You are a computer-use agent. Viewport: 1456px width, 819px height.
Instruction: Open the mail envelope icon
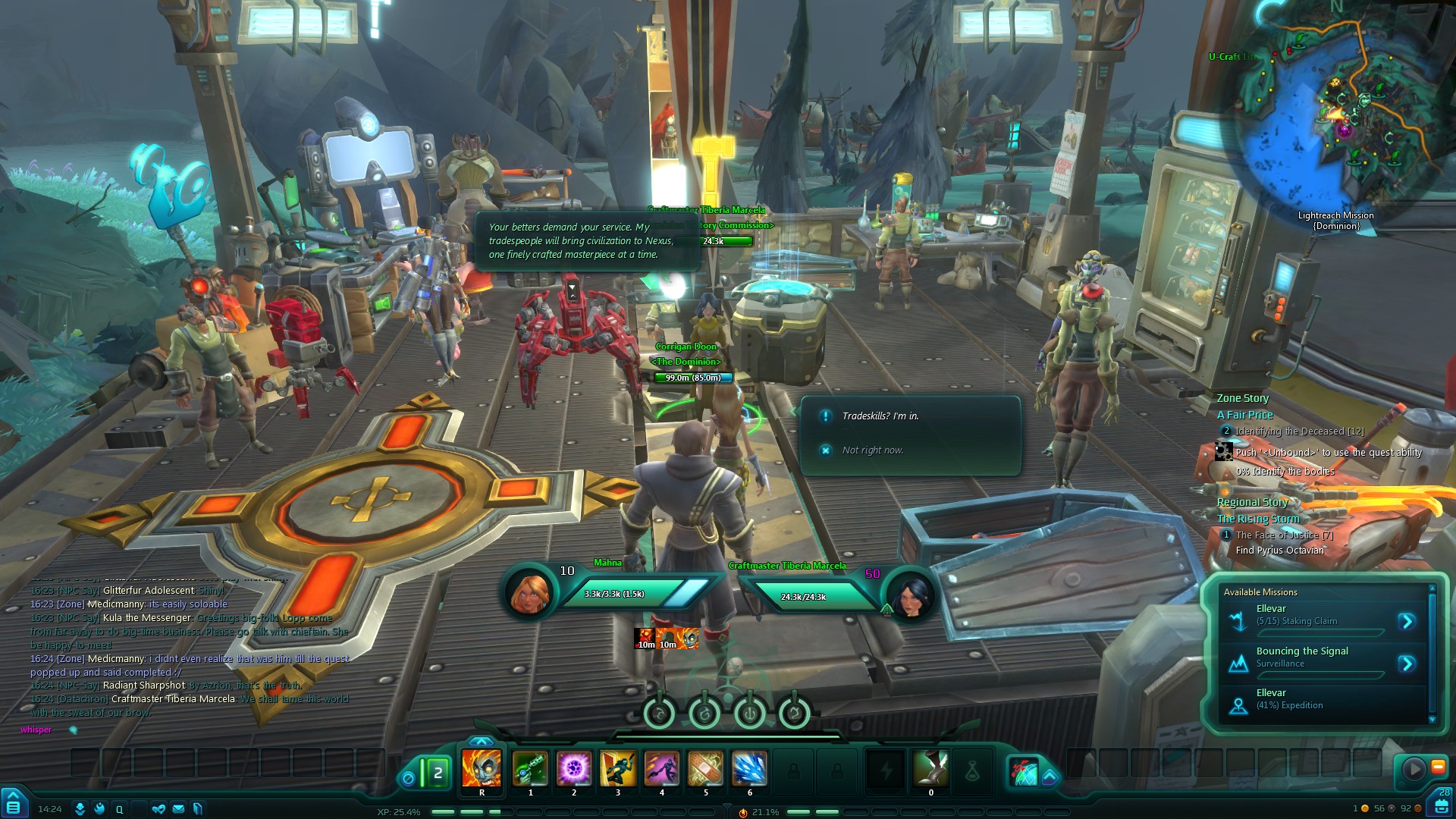click(x=178, y=809)
